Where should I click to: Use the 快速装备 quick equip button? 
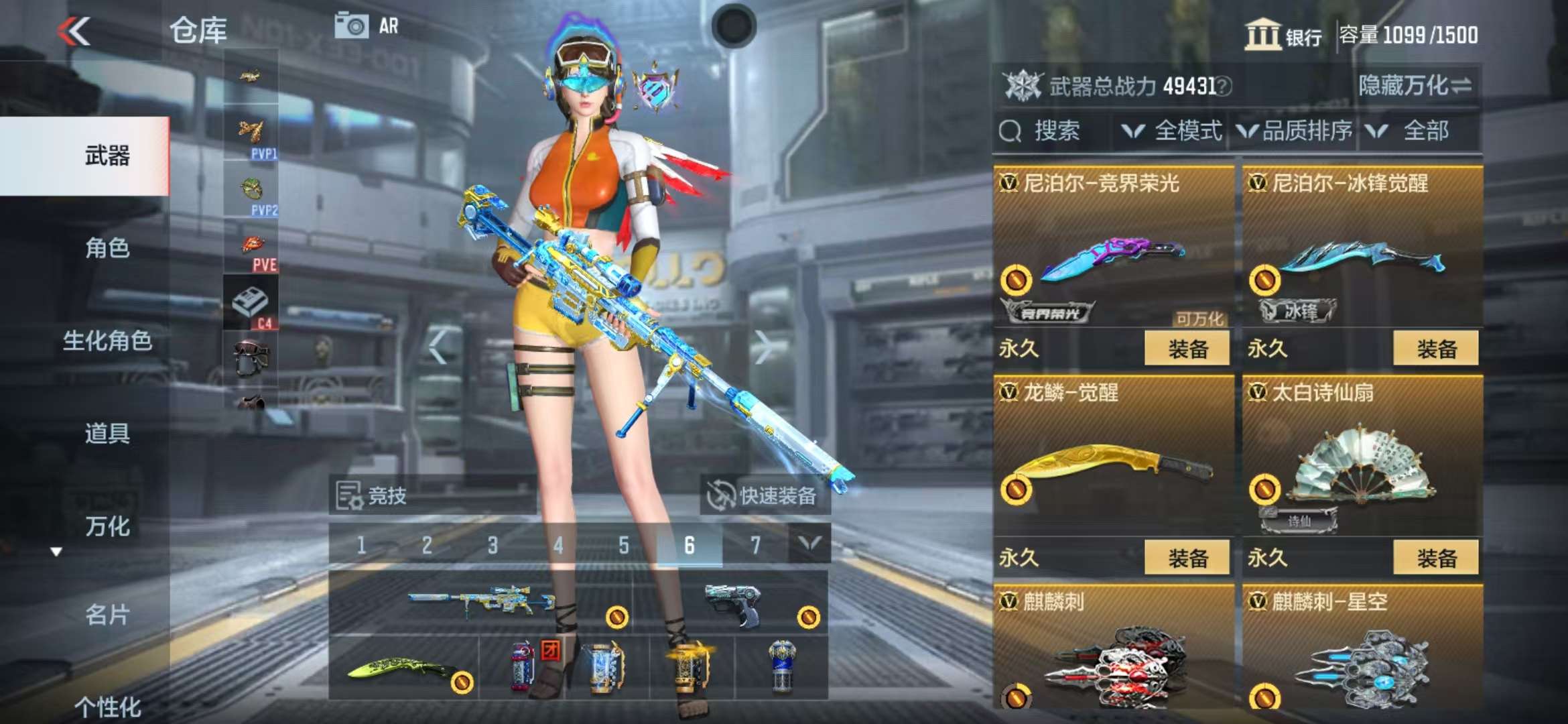[x=765, y=496]
